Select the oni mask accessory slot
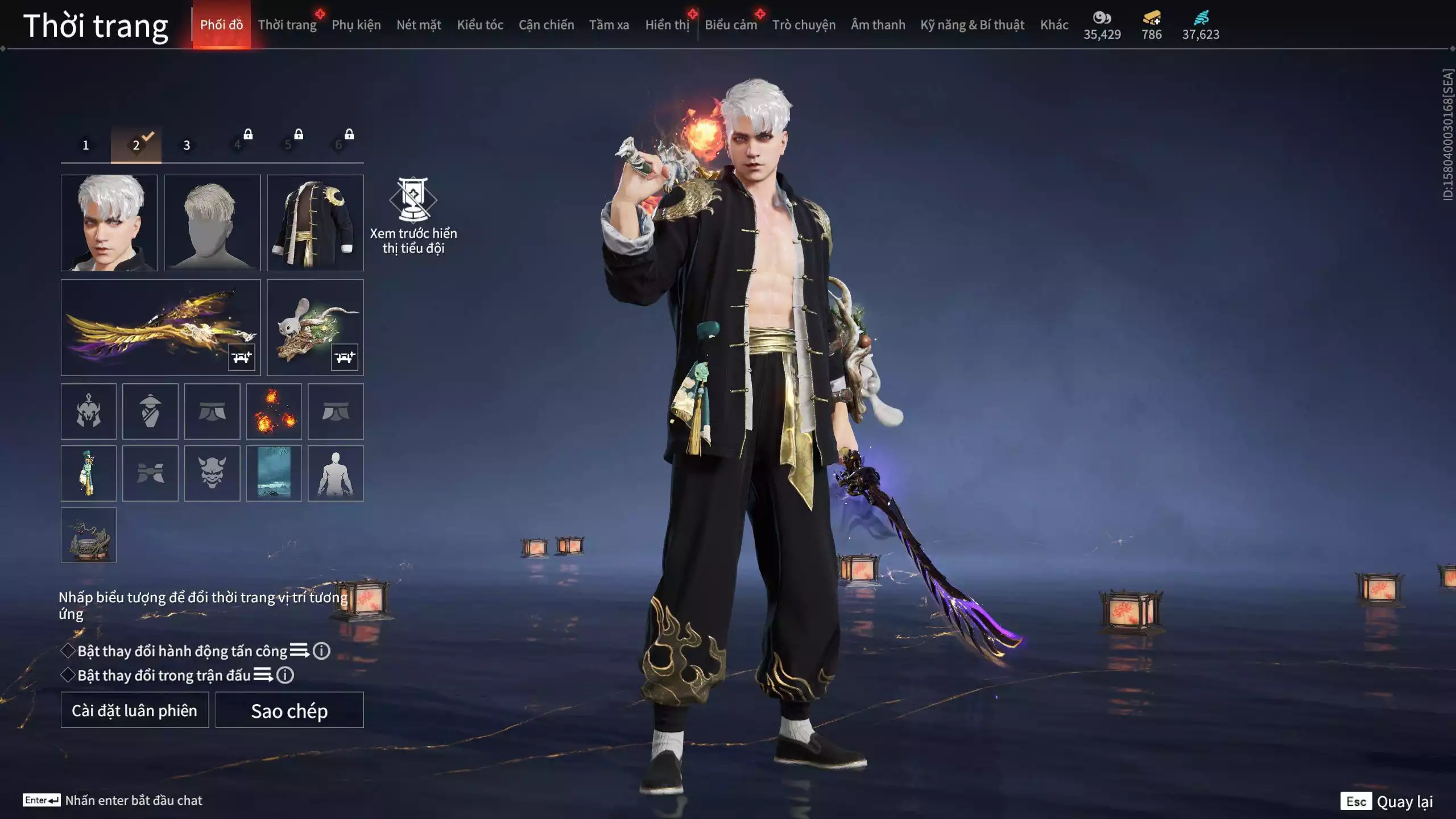 pyautogui.click(x=212, y=473)
